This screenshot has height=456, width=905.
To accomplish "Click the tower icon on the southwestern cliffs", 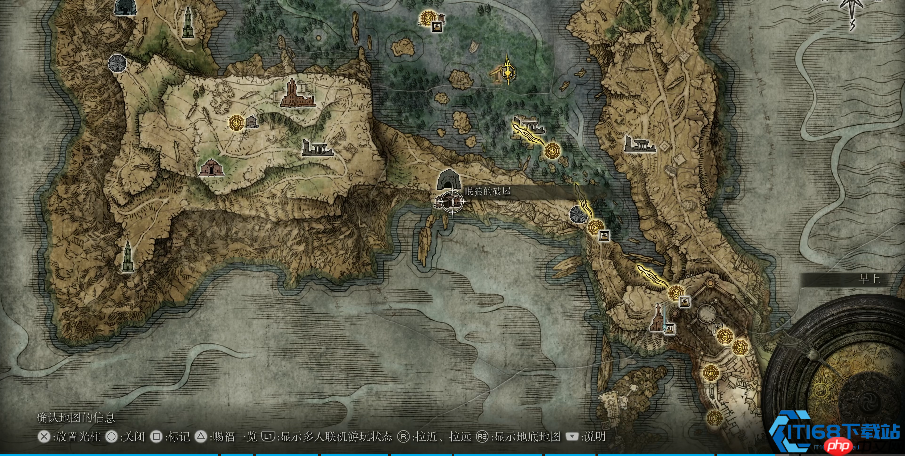I will tap(127, 256).
